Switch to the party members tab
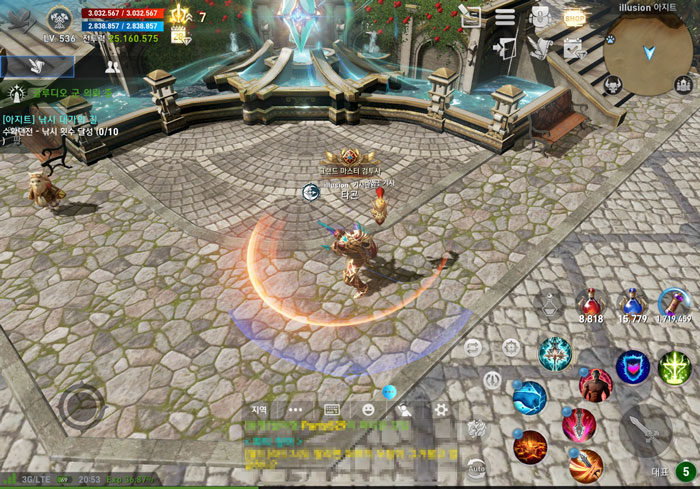The image size is (700, 489). click(112, 67)
